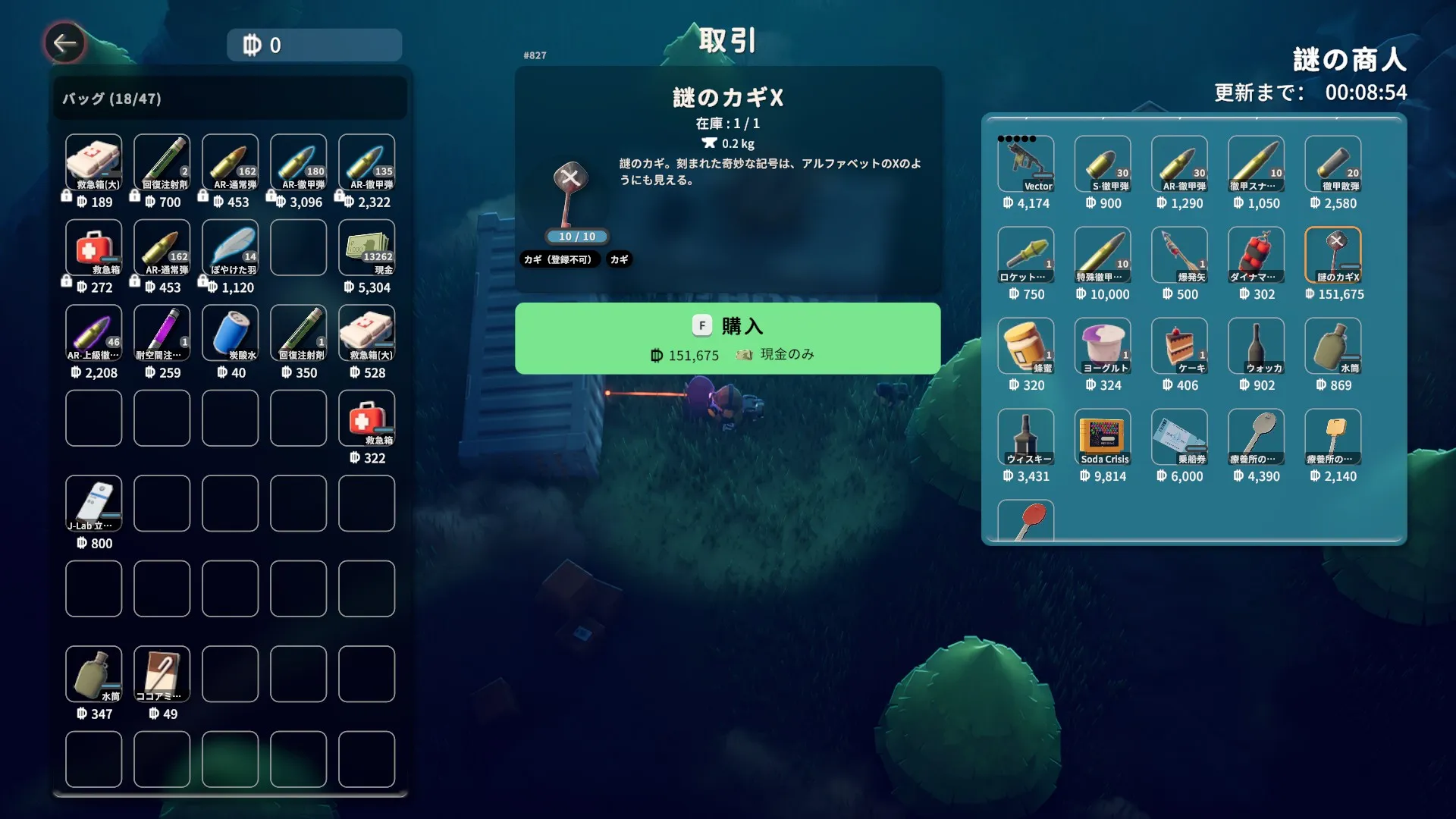The height and width of the screenshot is (819, 1456).
Task: Buy the key with the 購入 button
Action: (727, 338)
